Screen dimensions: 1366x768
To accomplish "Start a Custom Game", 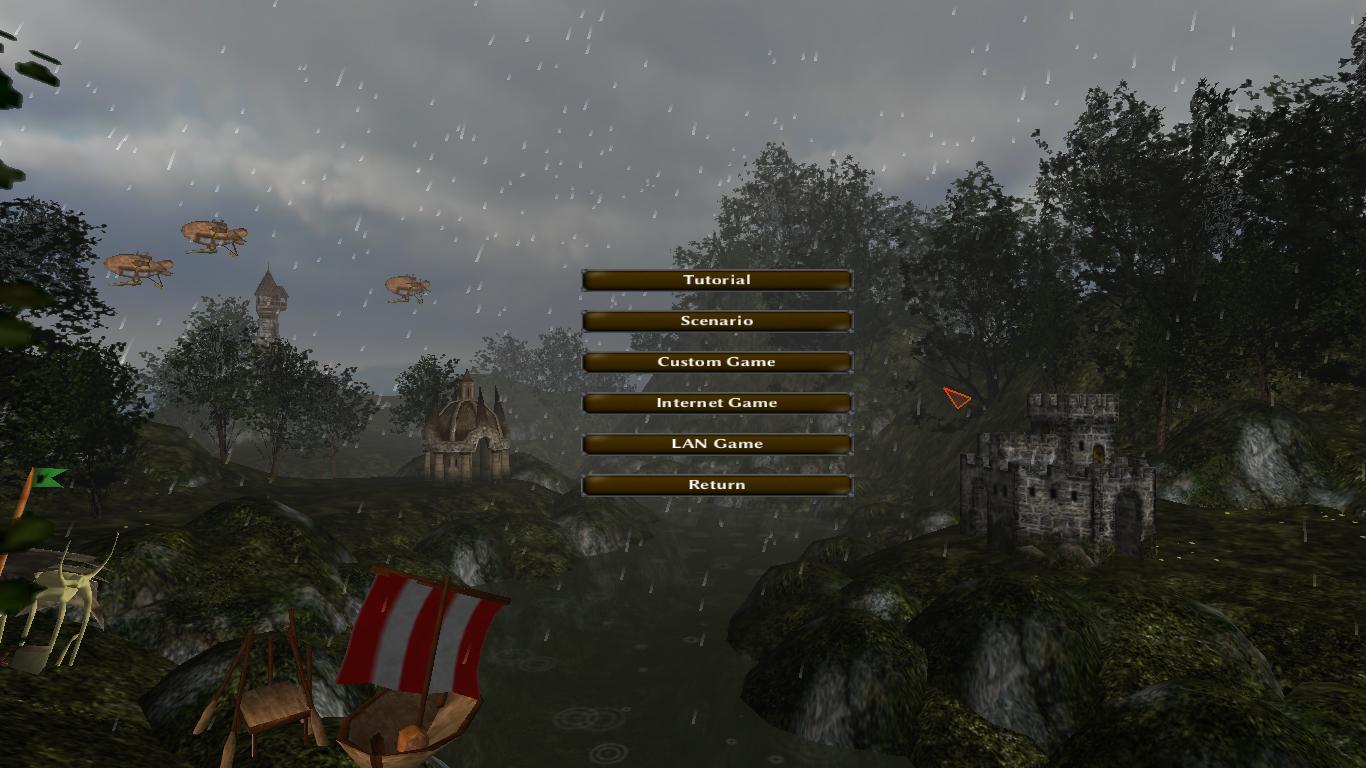I will (x=716, y=362).
